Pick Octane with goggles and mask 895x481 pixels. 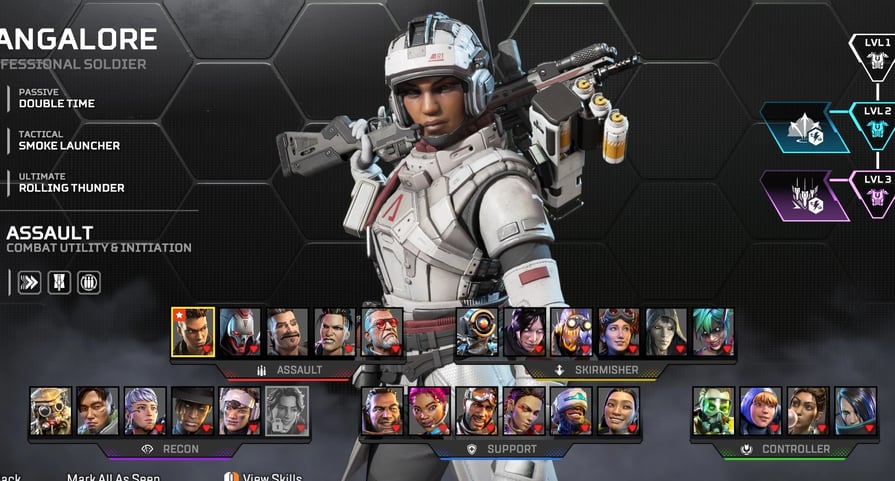click(x=571, y=332)
